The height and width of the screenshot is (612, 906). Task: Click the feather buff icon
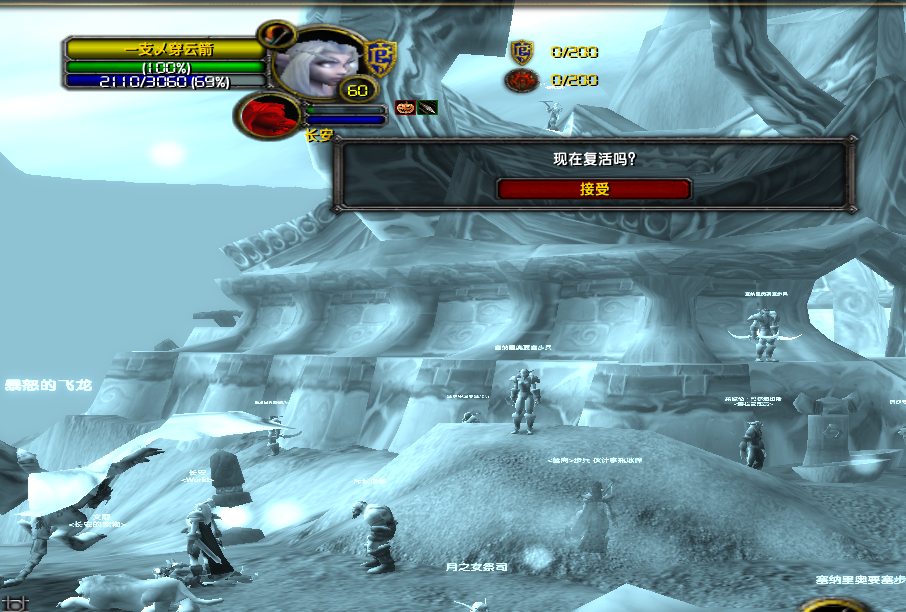[428, 107]
